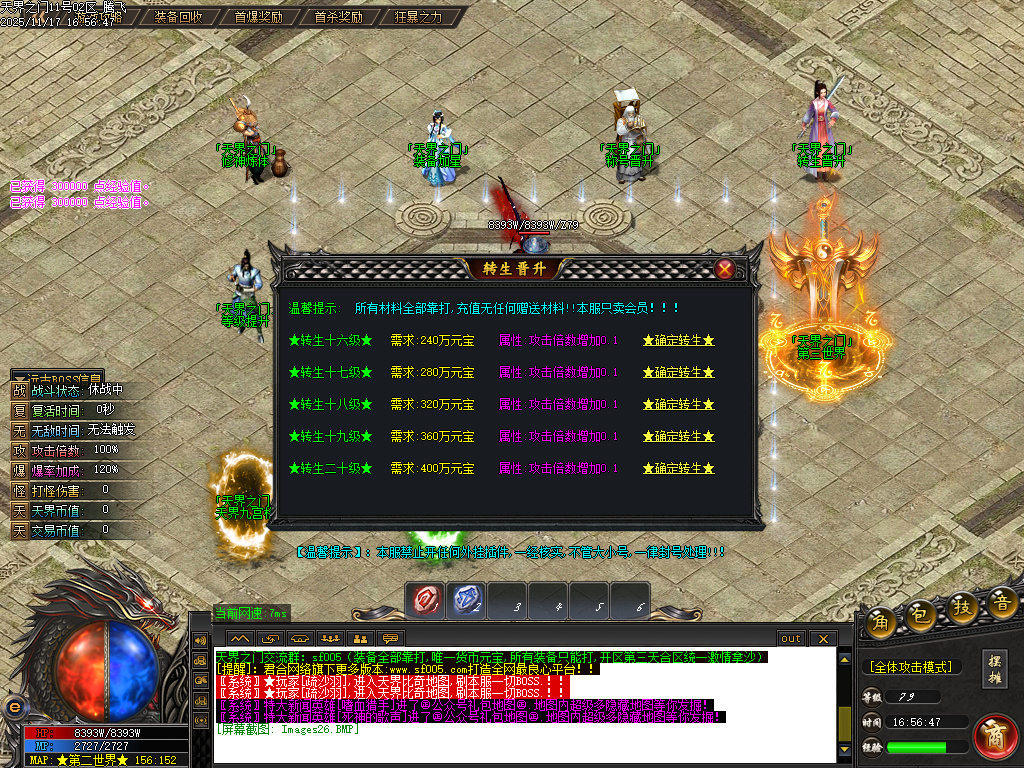Confirm rebirth for 转生十七级
Image resolution: width=1024 pixels, height=768 pixels.
[x=679, y=373]
